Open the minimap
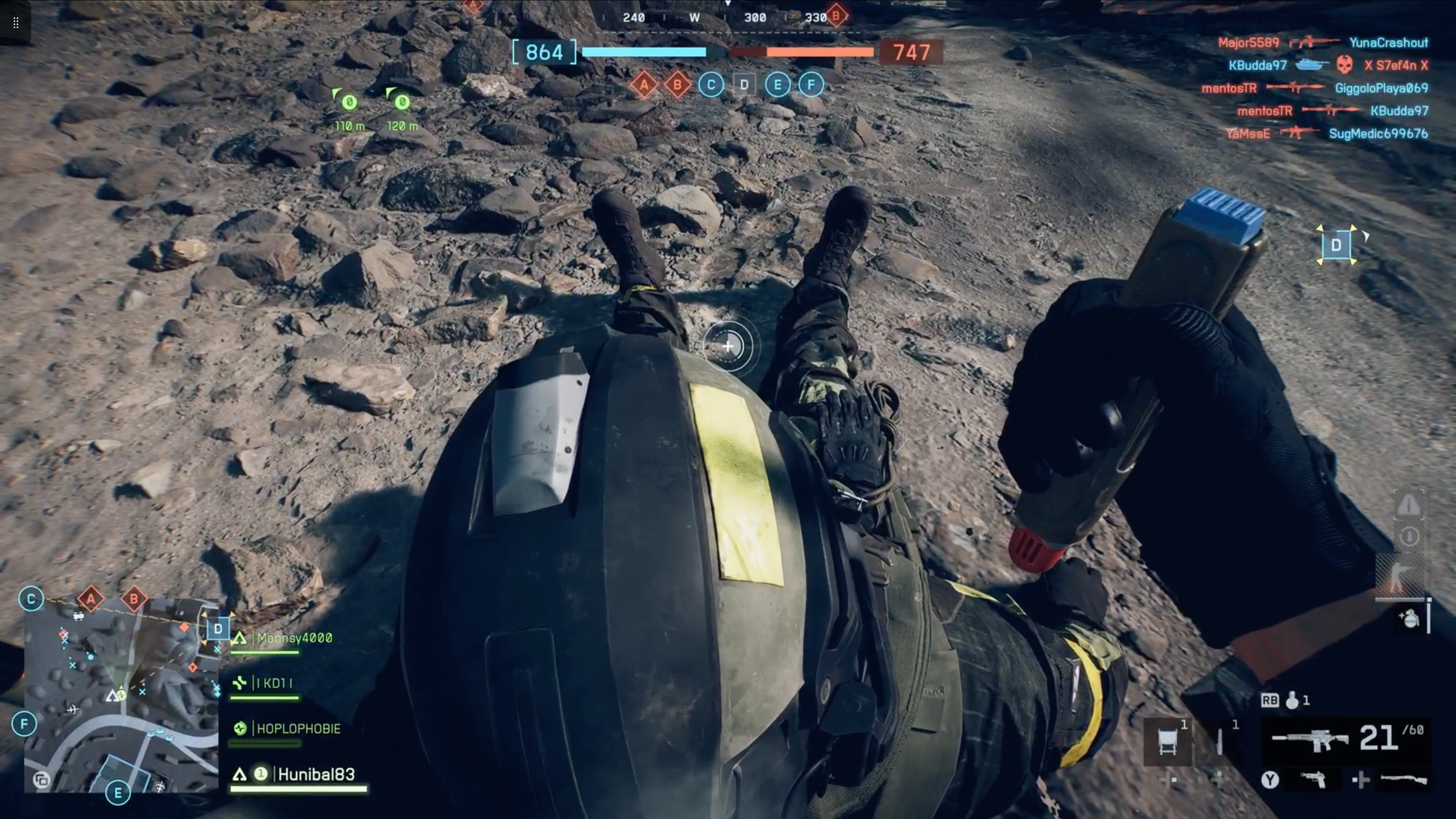This screenshot has height=819, width=1456. click(121, 695)
